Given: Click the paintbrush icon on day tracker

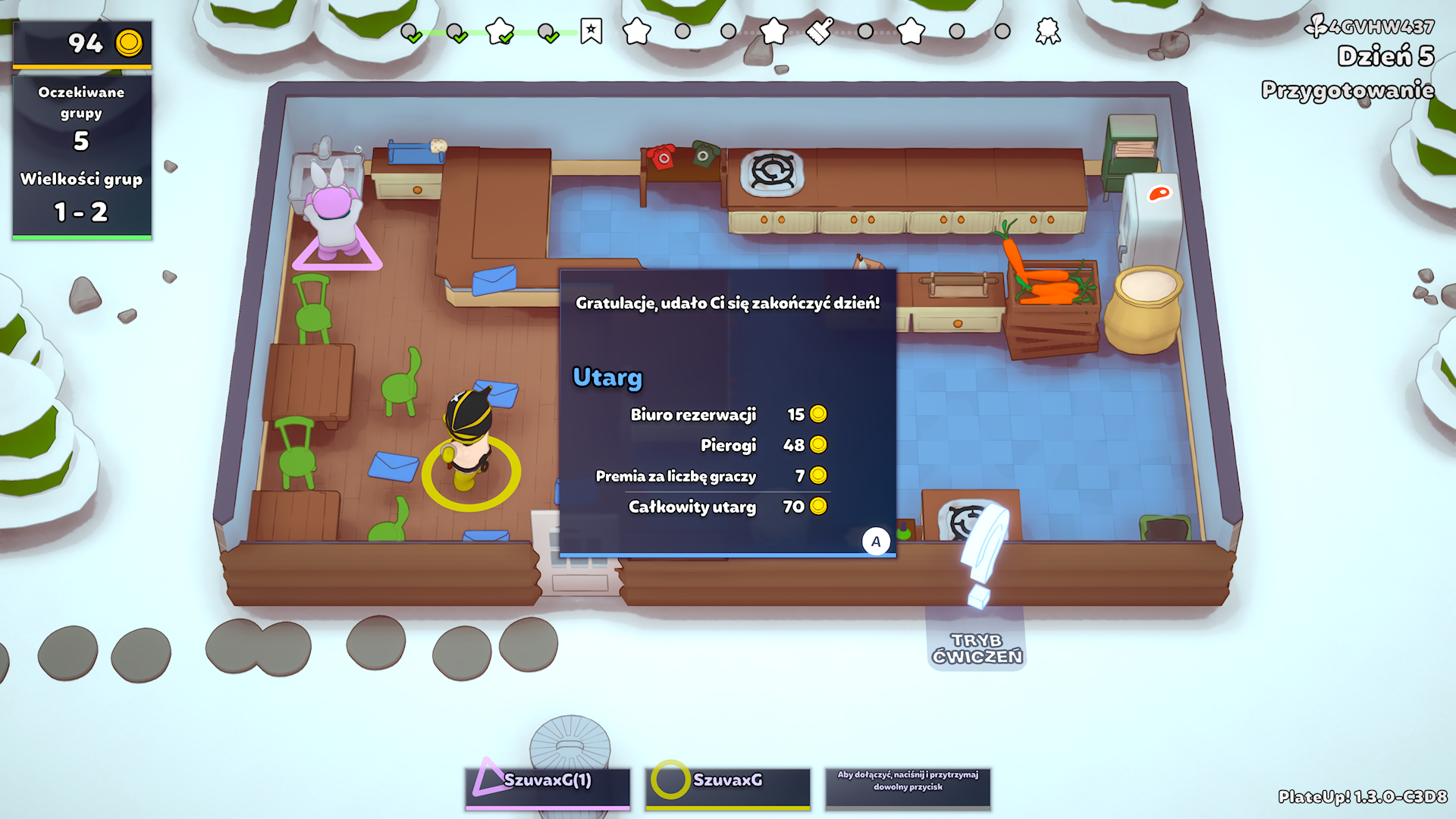Looking at the screenshot, I should point(820,32).
